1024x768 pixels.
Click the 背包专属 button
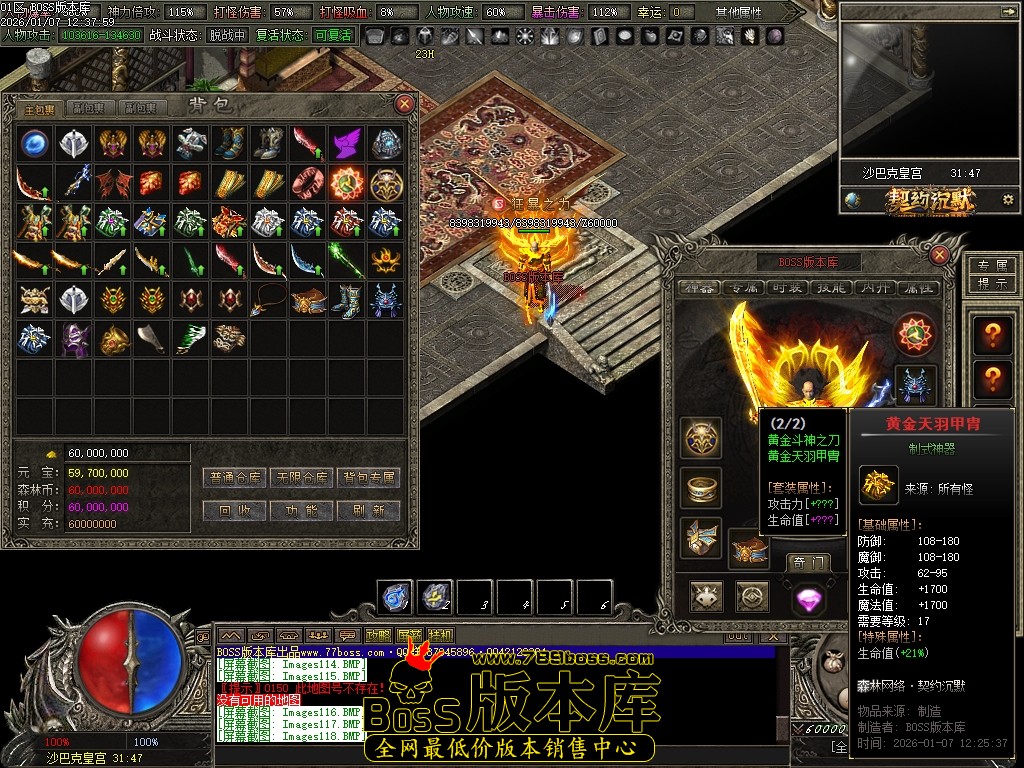tap(368, 478)
